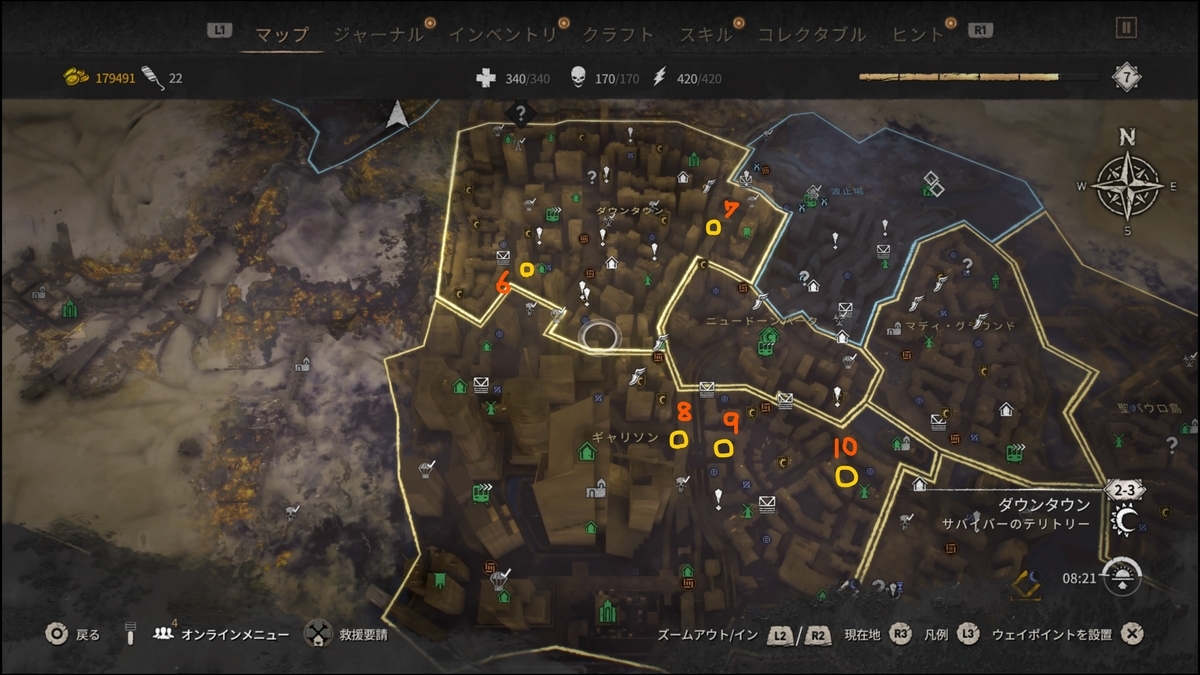Select the white circular map cursor
The height and width of the screenshot is (675, 1200).
click(601, 336)
